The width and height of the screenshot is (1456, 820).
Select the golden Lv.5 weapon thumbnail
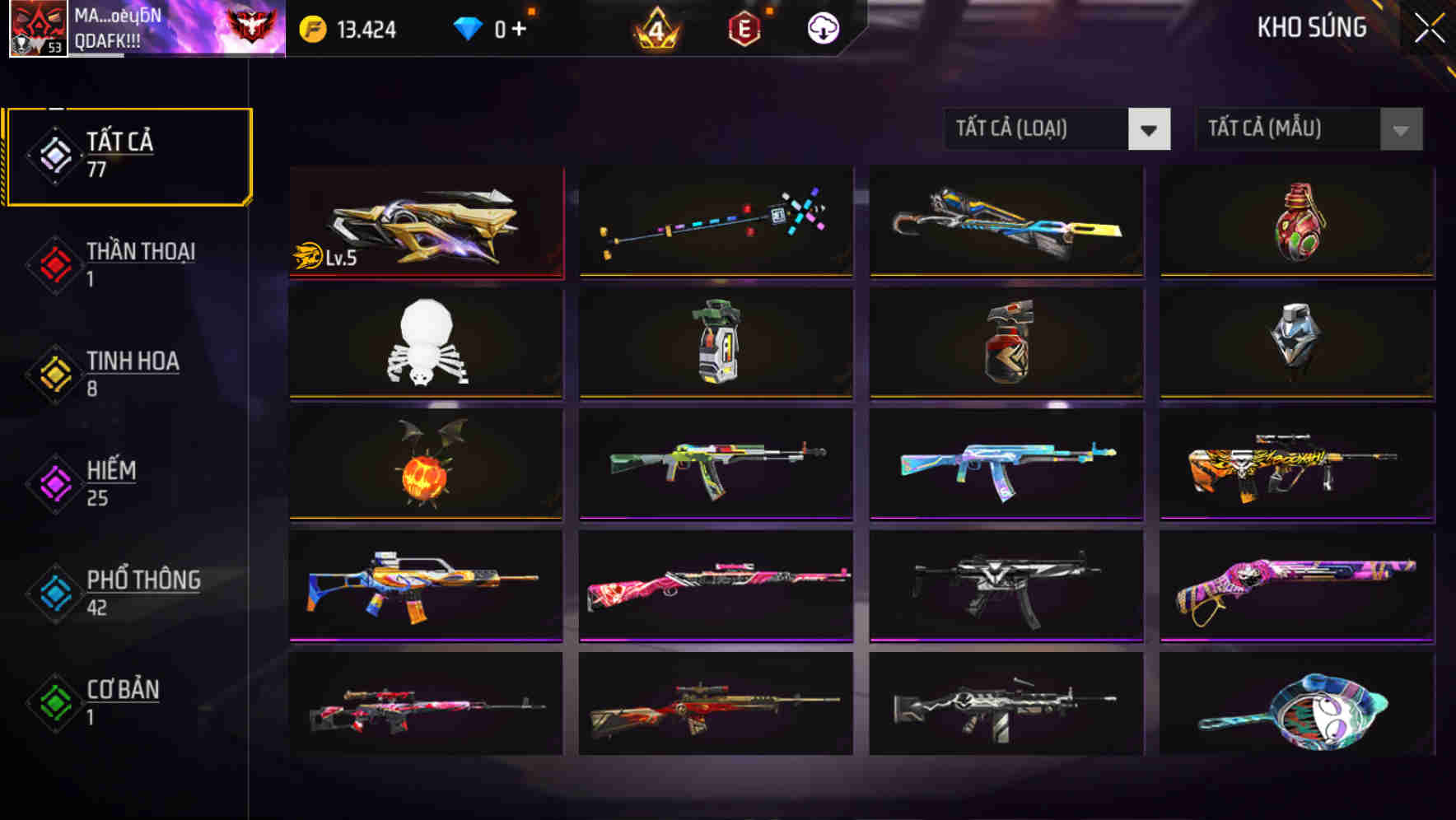[425, 221]
